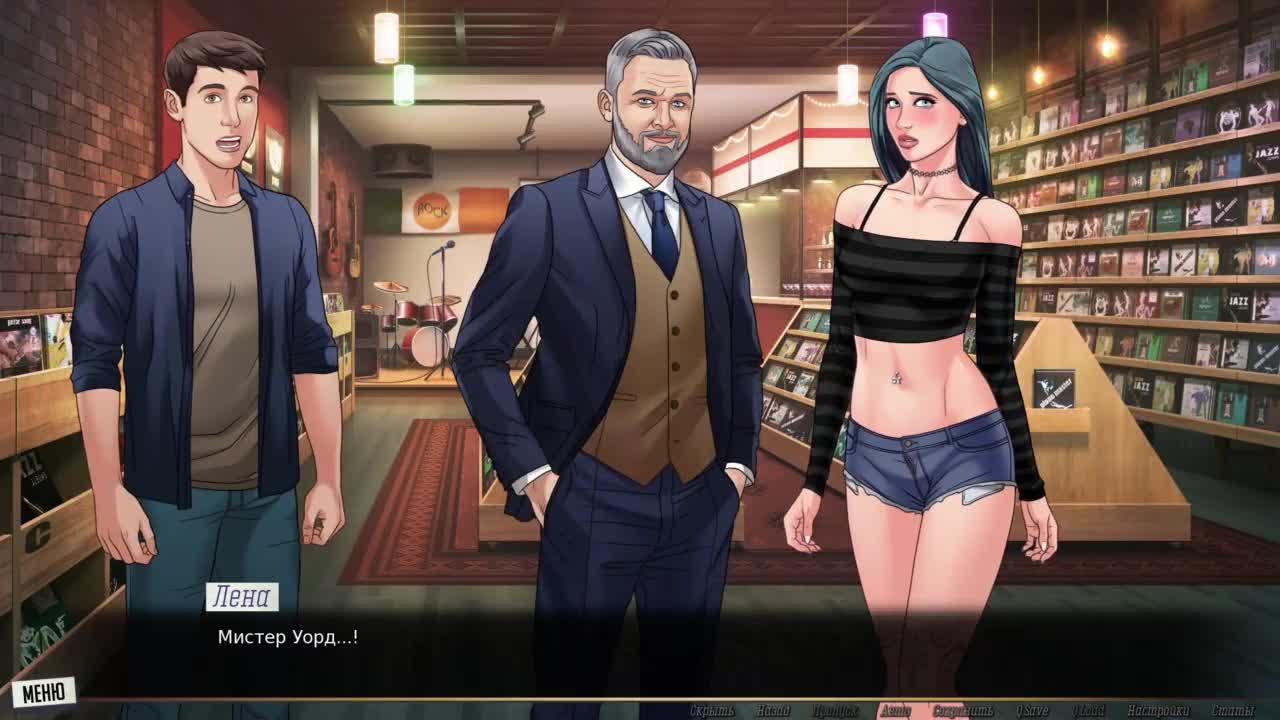Go back with Назад

coord(773,711)
